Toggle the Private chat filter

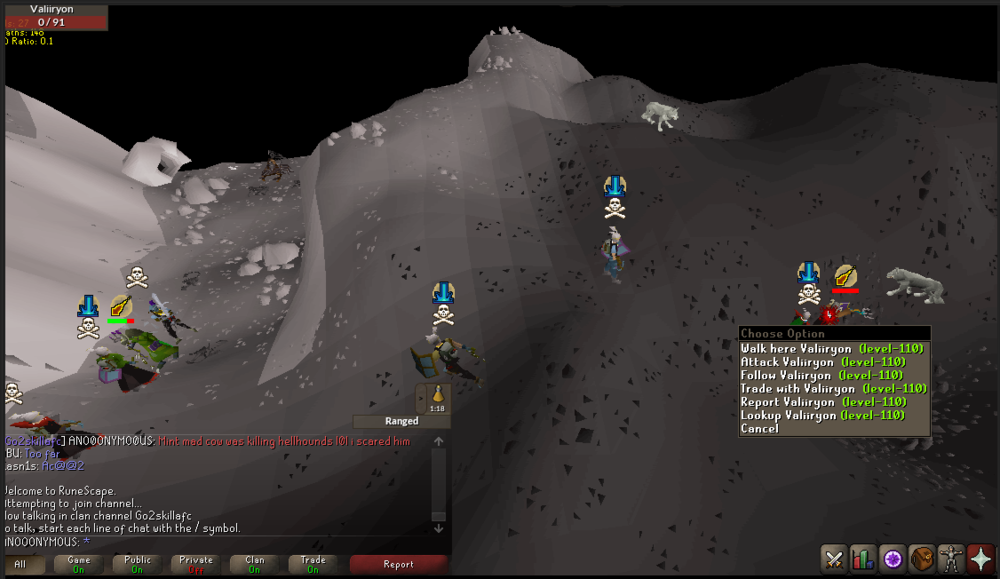(x=196, y=564)
